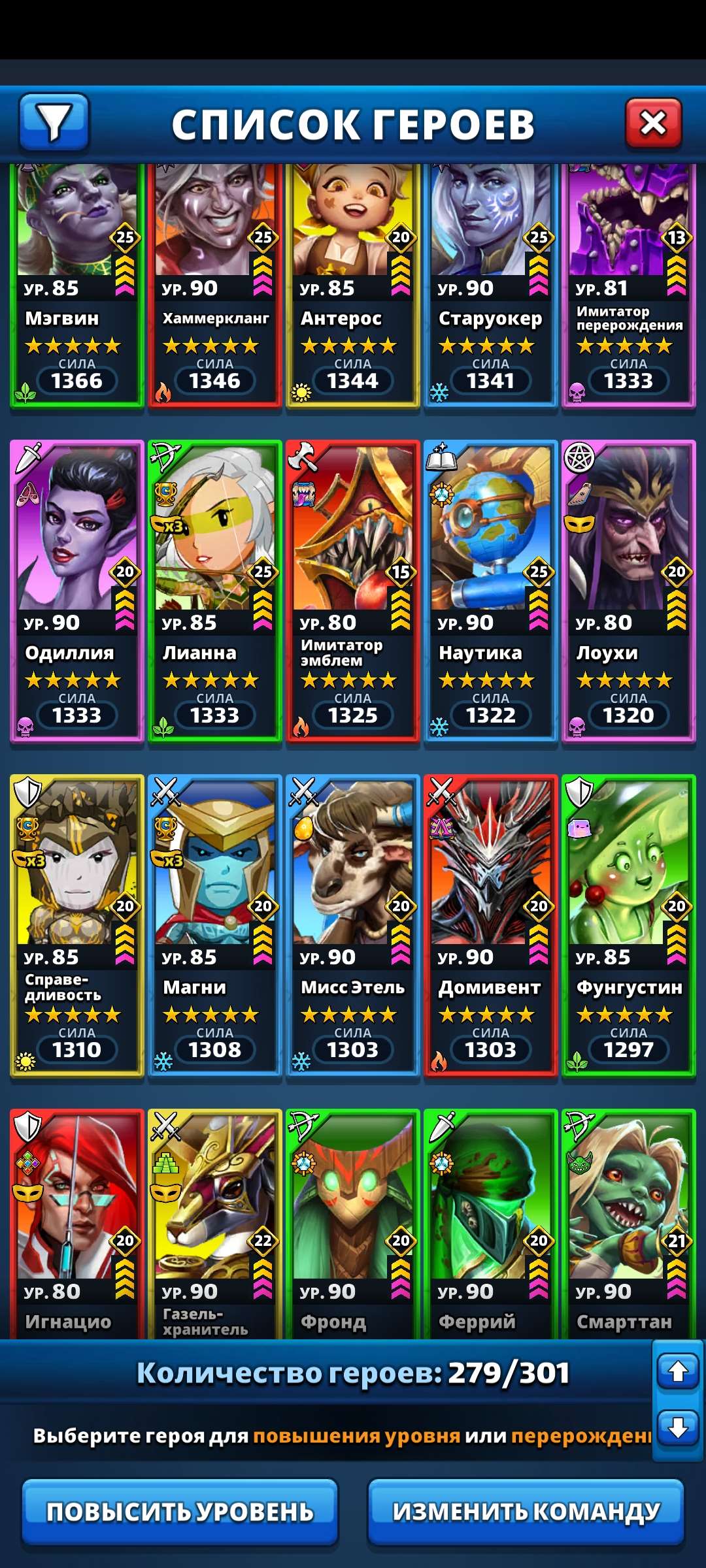Select the Фунгустин hero card
Image resolution: width=706 pixels, height=1568 pixels.
pos(629,926)
